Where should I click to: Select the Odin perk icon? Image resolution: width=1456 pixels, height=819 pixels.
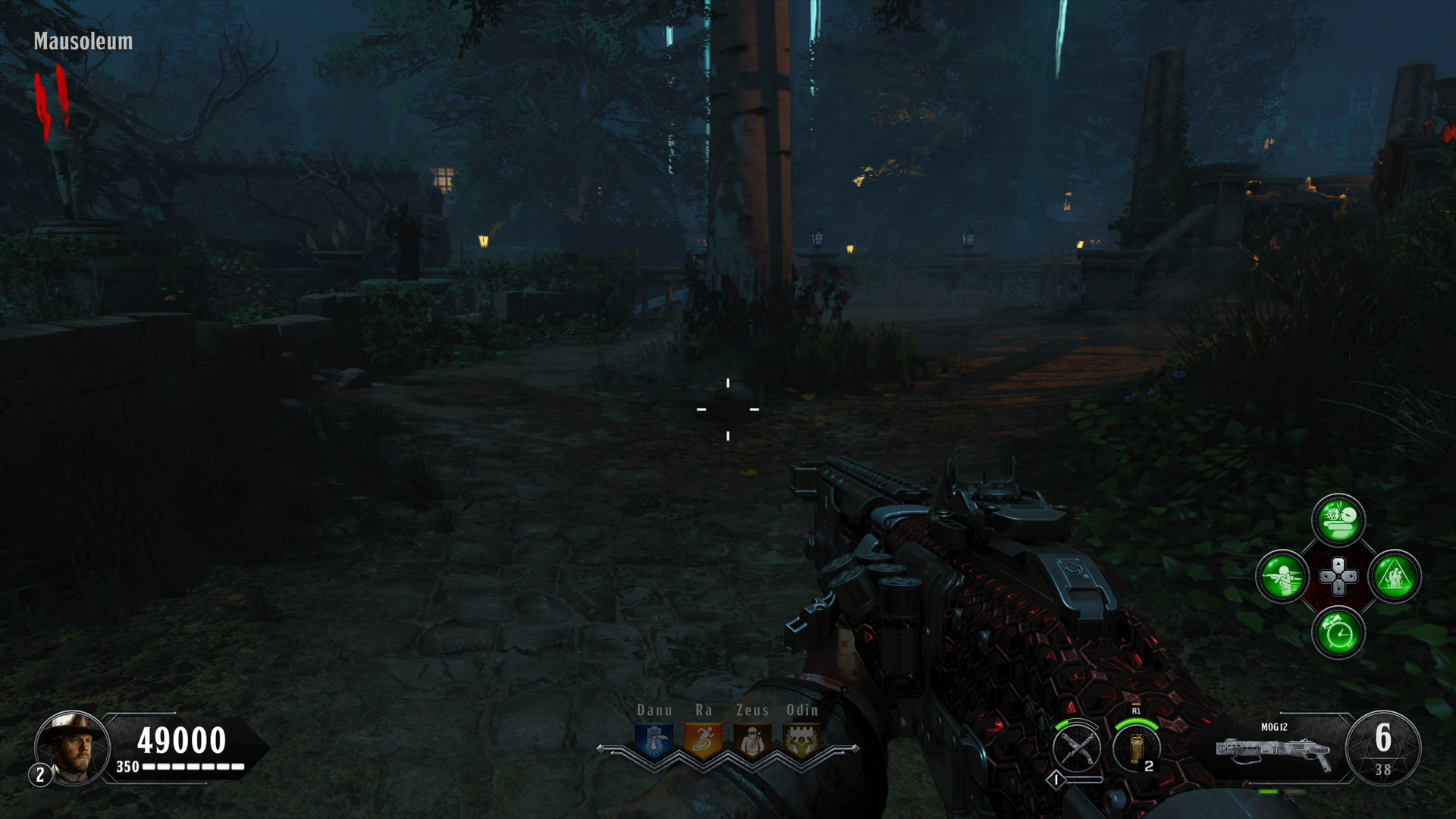802,741
